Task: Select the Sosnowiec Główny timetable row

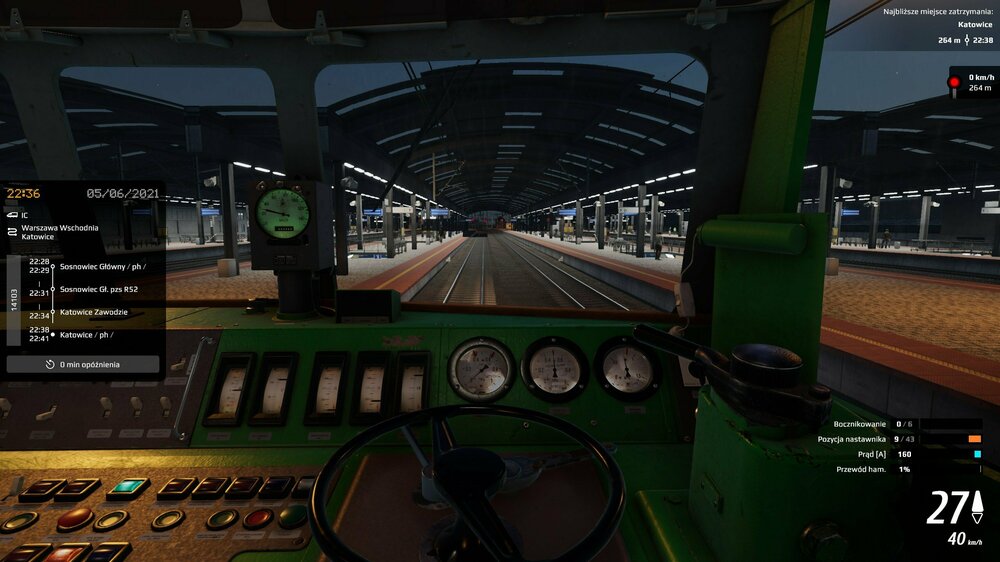Action: 102,266
